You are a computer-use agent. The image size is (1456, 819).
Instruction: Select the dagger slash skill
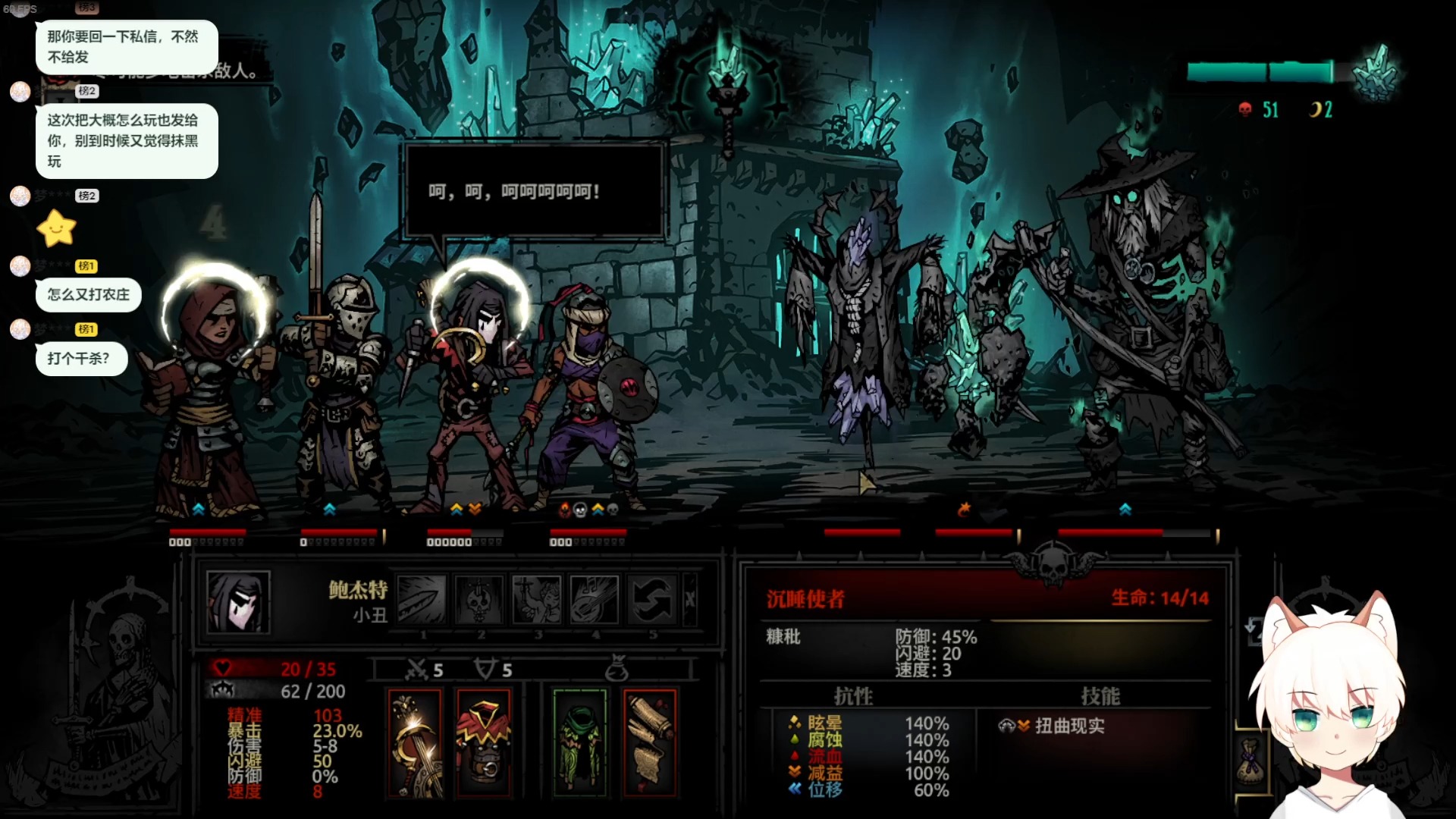tap(422, 599)
